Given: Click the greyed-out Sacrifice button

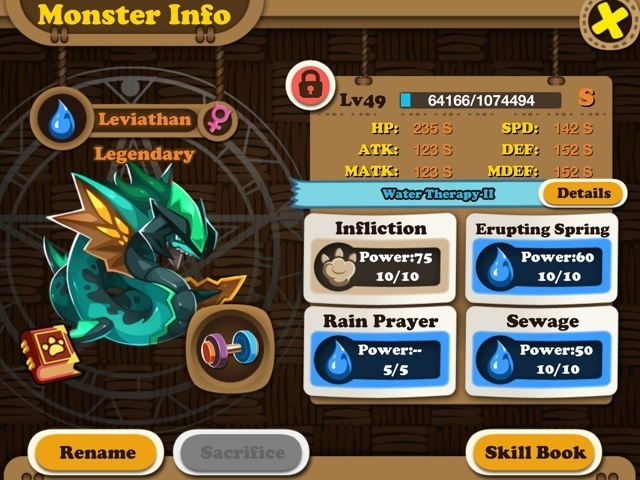Looking at the screenshot, I should [x=242, y=452].
